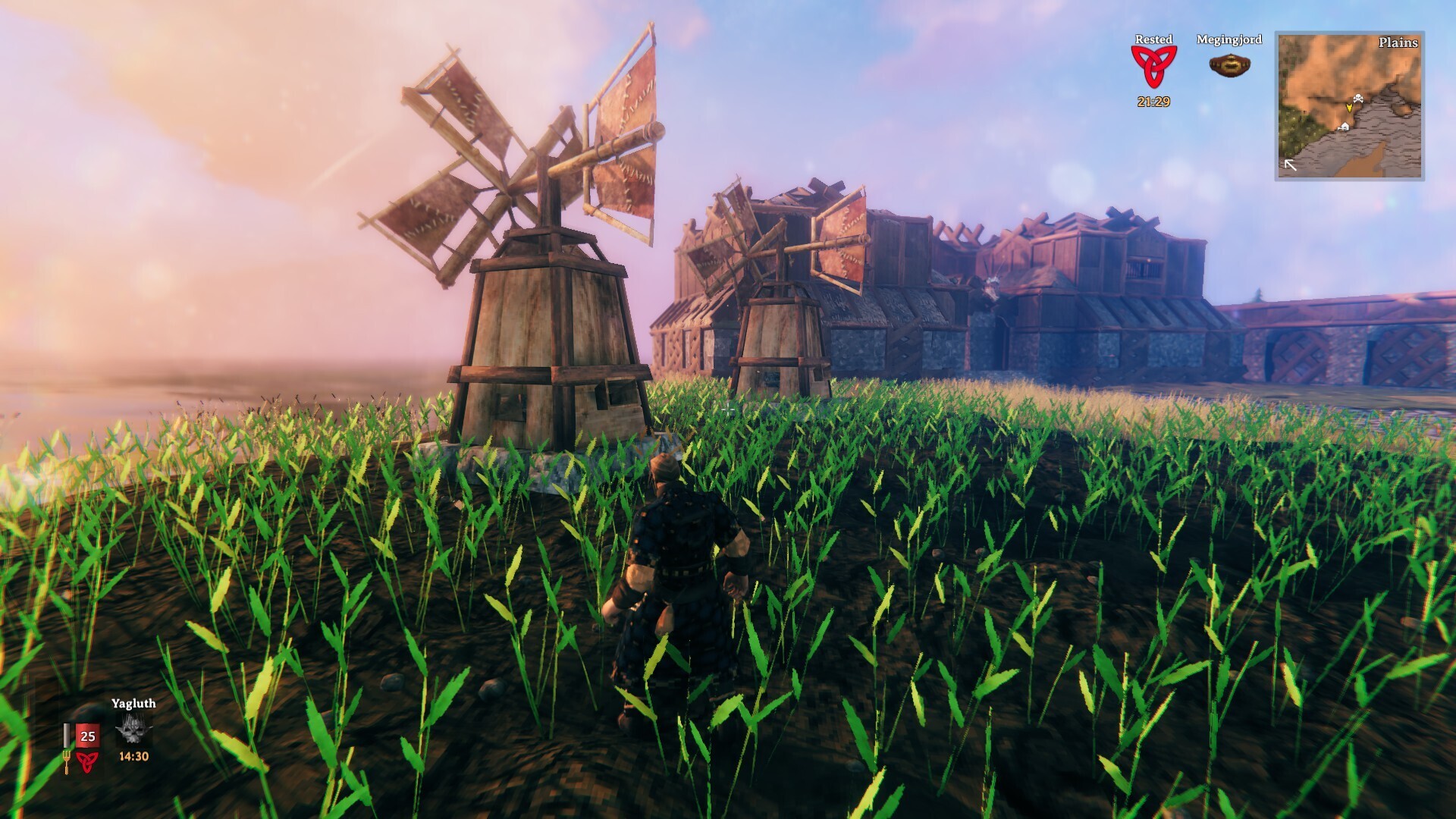The image size is (1456, 819).
Task: Click the gray food meter bar
Action: 67,736
